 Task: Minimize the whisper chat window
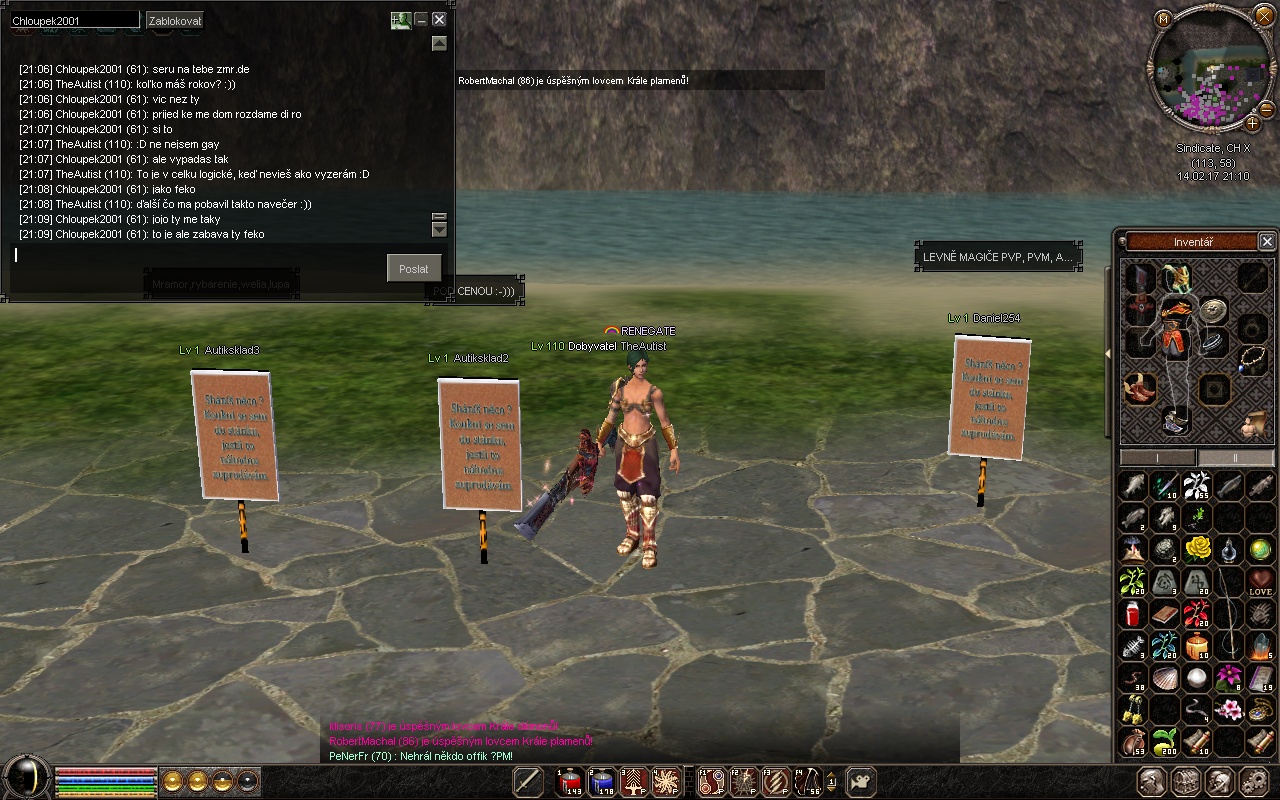421,19
